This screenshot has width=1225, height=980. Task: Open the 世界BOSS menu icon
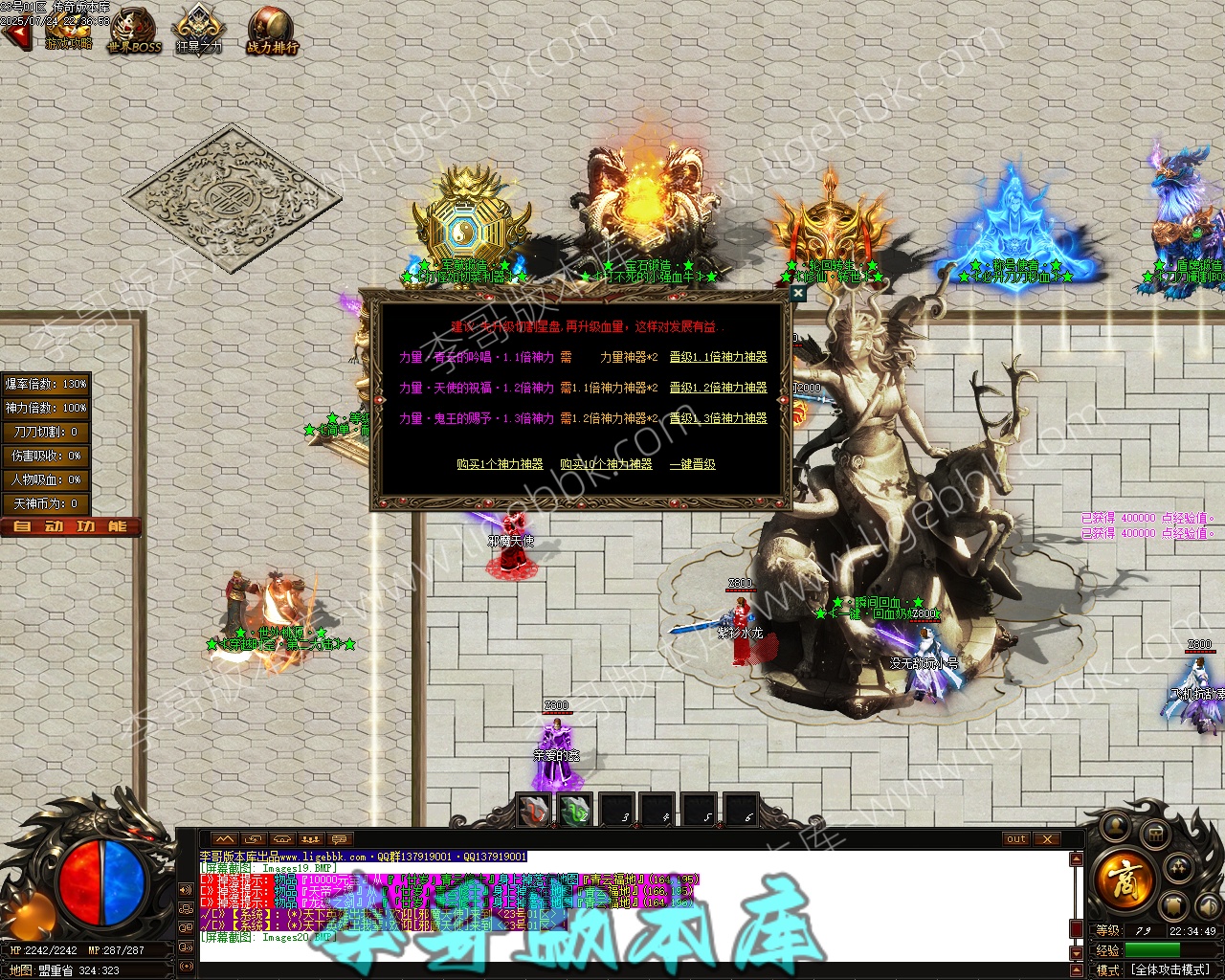point(134,30)
